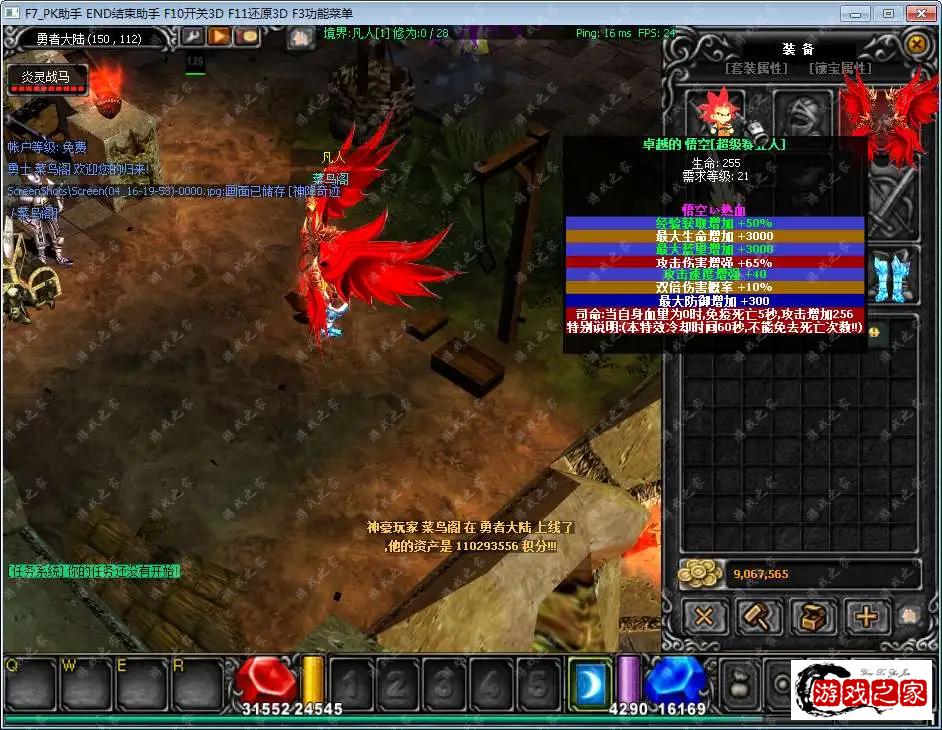The width and height of the screenshot is (942, 730).
Task: Open the treasure chest storage button
Action: pyautogui.click(x=813, y=617)
